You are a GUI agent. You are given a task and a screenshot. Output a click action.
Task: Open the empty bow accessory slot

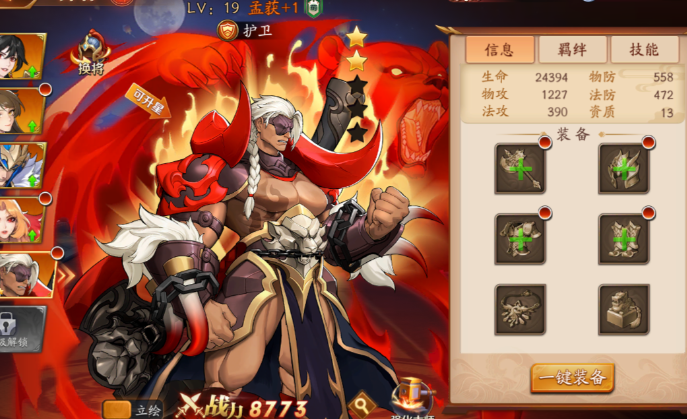click(x=520, y=309)
